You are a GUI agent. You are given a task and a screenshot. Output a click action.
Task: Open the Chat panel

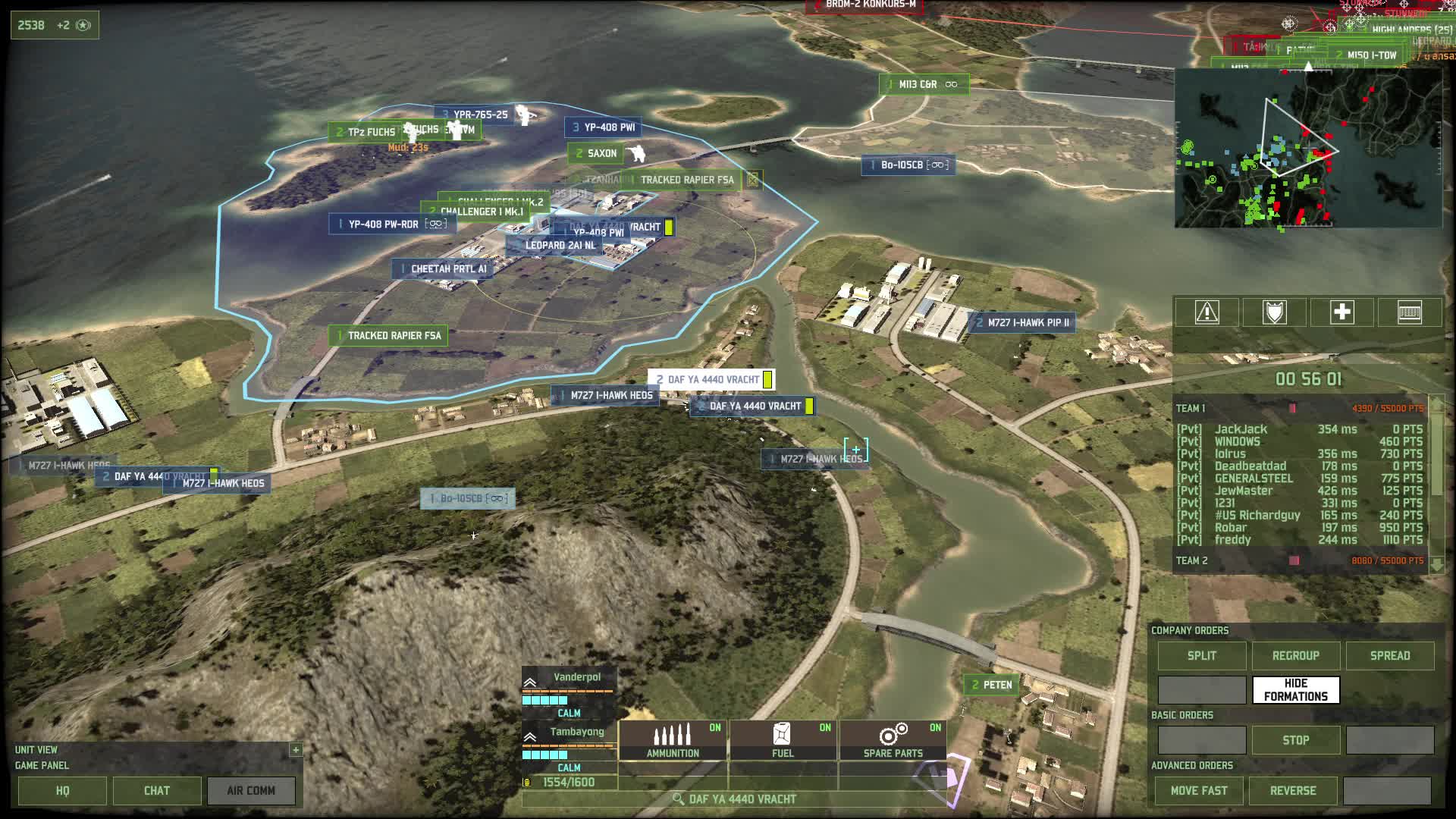click(157, 790)
